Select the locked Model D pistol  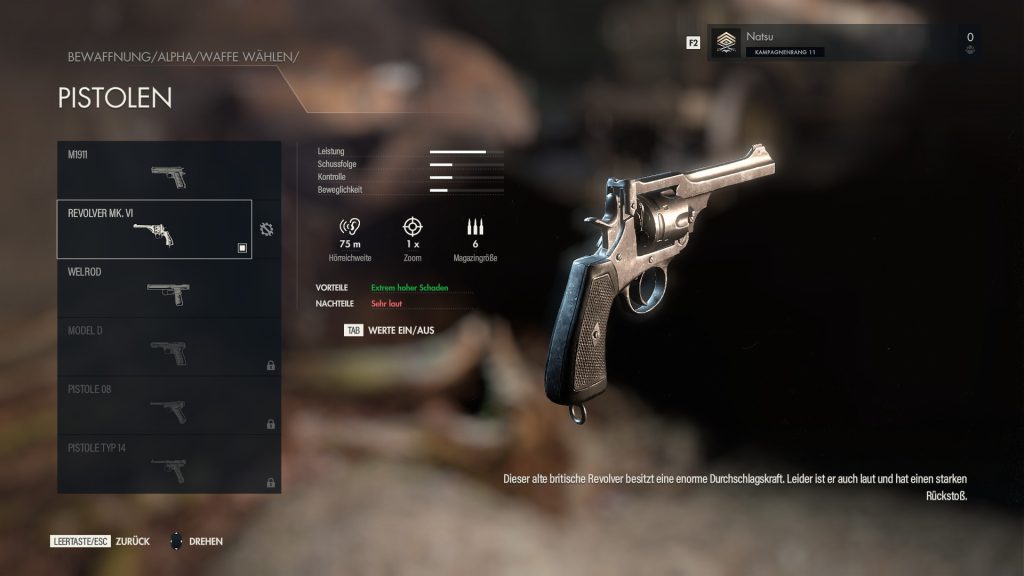point(168,347)
